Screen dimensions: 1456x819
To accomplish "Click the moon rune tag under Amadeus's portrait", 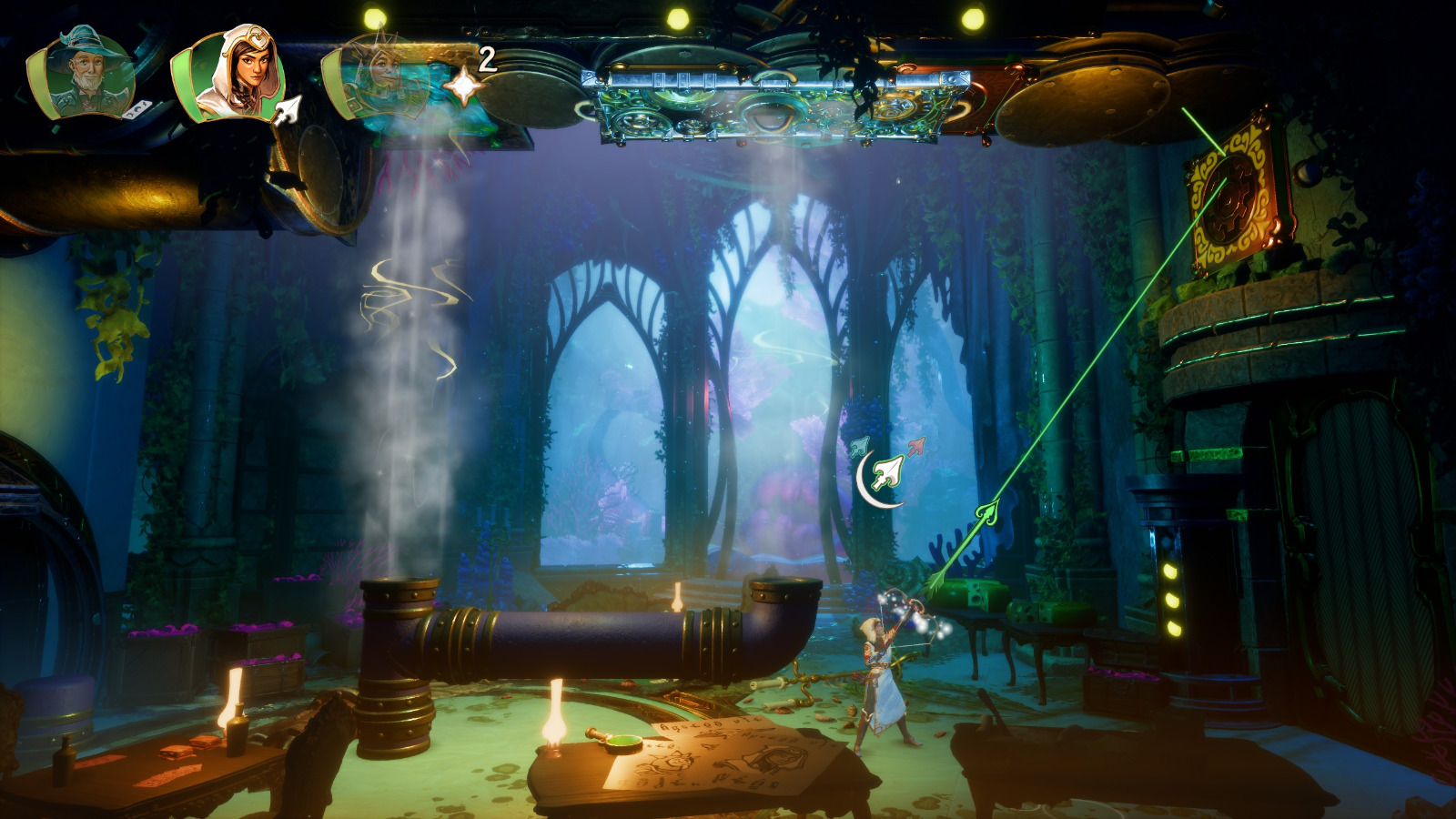I will click(136, 110).
